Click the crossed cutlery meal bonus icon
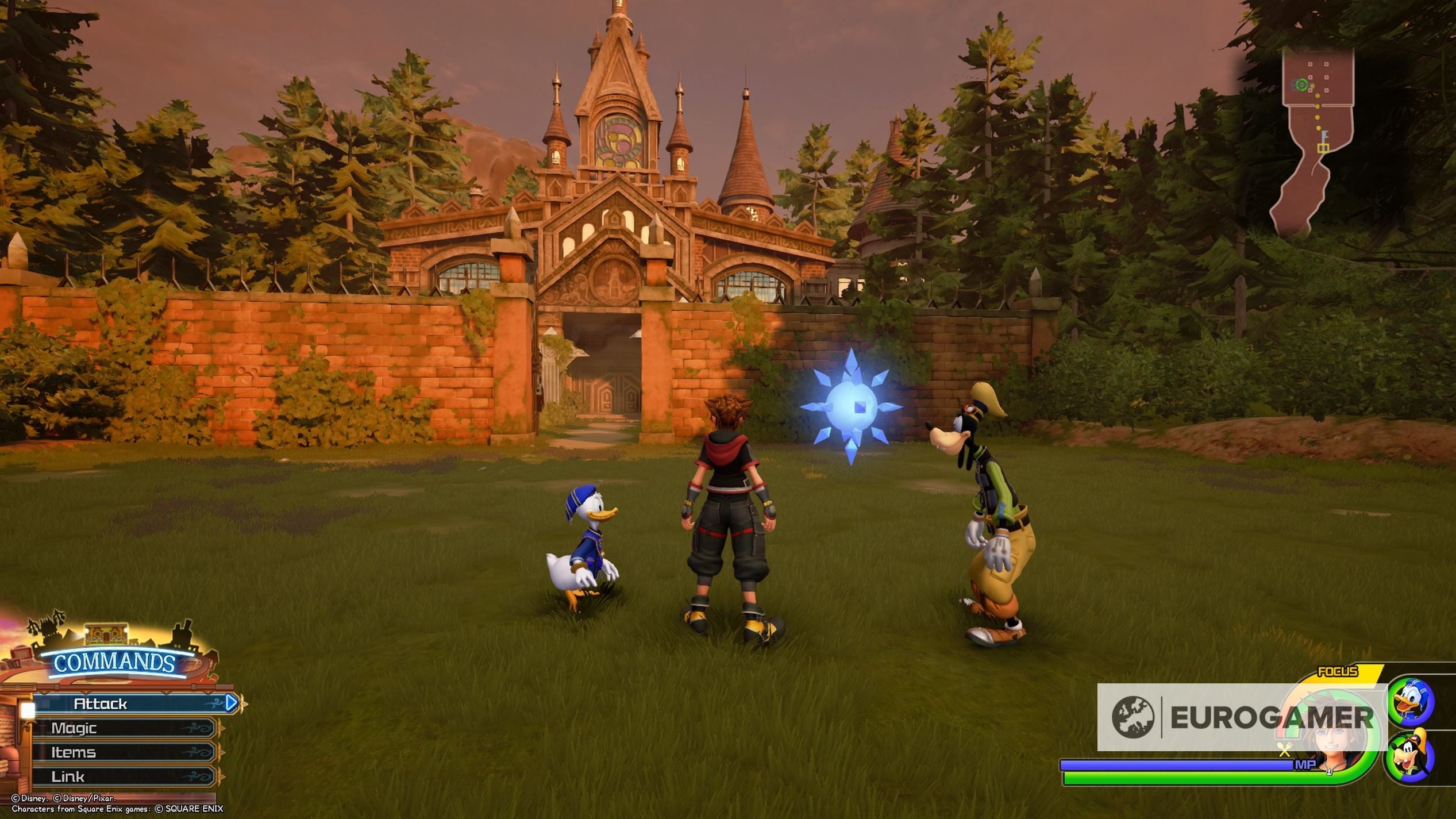1456x819 pixels. click(x=1284, y=749)
